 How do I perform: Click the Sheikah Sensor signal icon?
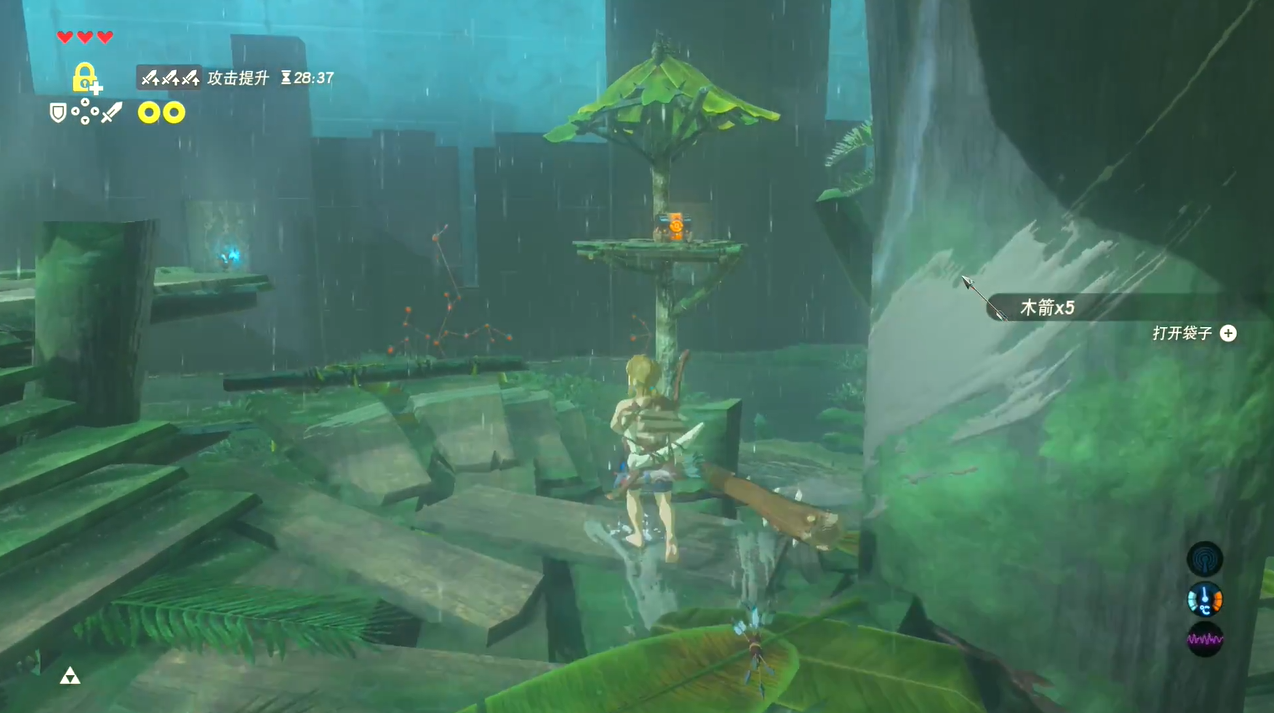click(1204, 559)
